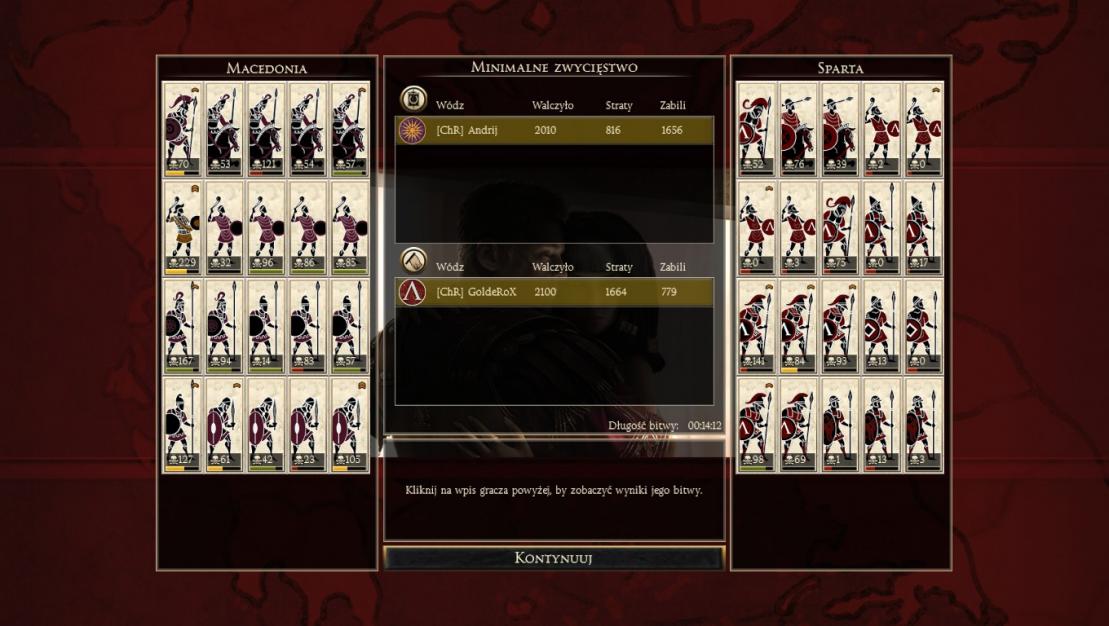Pick Macedonia cavalry card with 121 kills
Viewport: 1109px width, 626px height.
(x=266, y=128)
